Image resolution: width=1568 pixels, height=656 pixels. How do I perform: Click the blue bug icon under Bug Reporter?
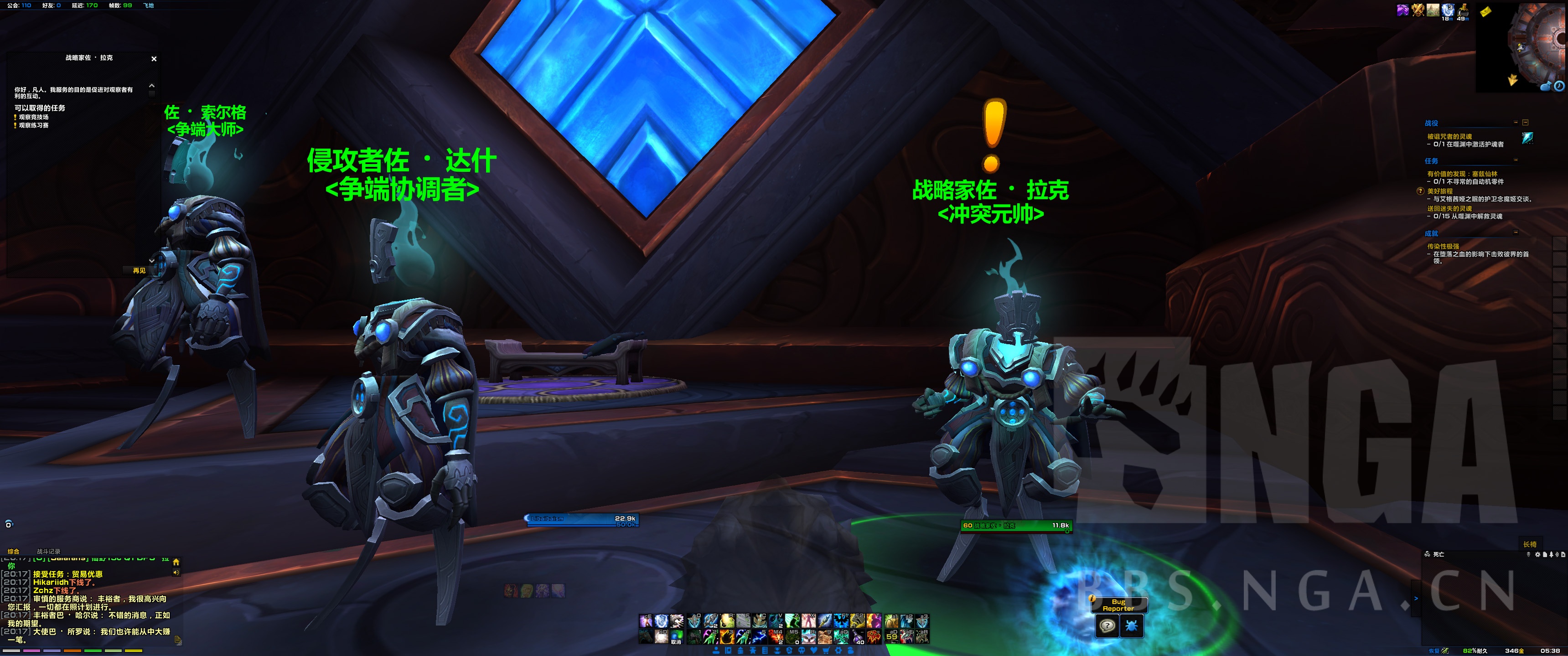[1132, 625]
